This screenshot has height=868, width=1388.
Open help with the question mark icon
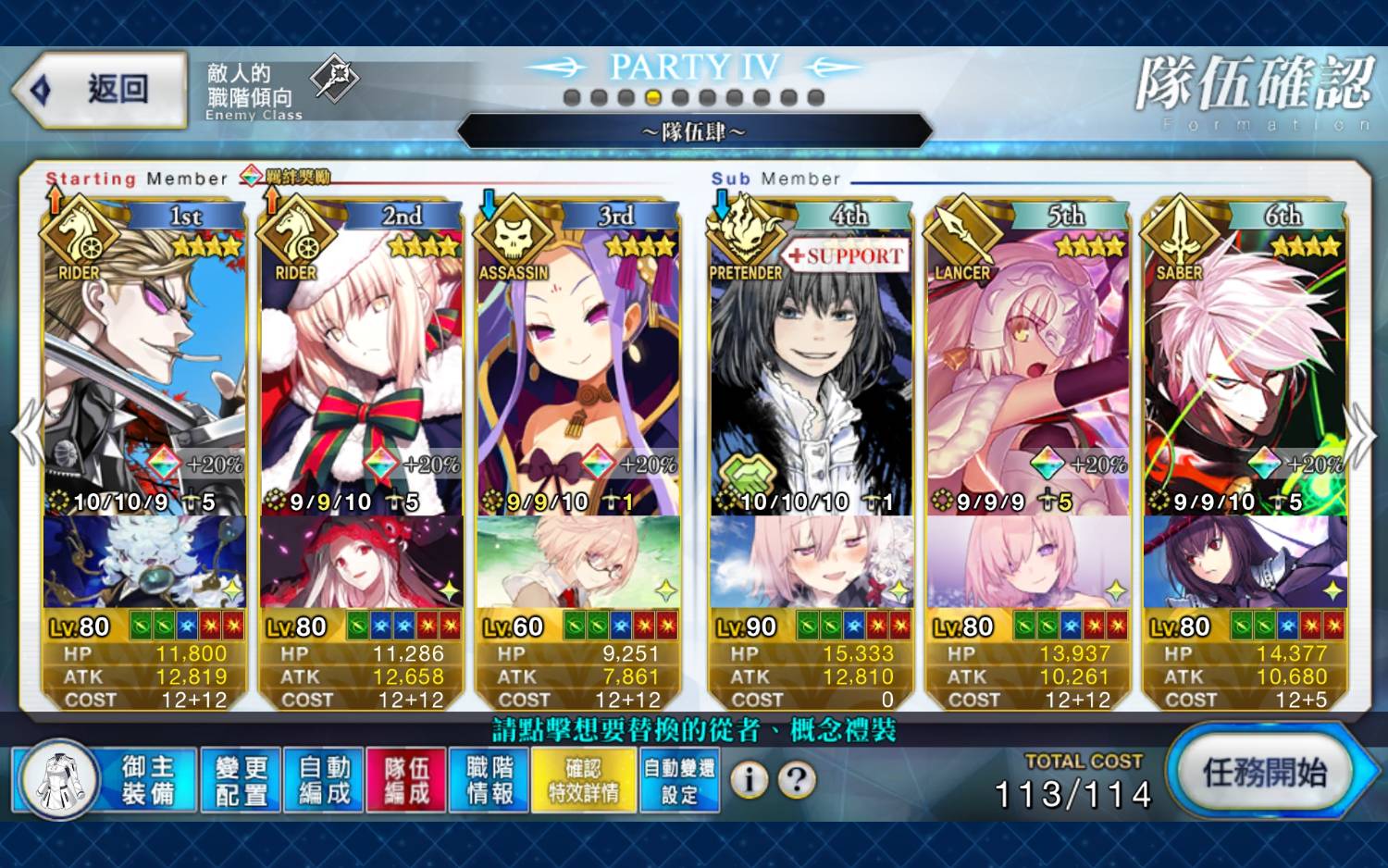[x=796, y=780]
